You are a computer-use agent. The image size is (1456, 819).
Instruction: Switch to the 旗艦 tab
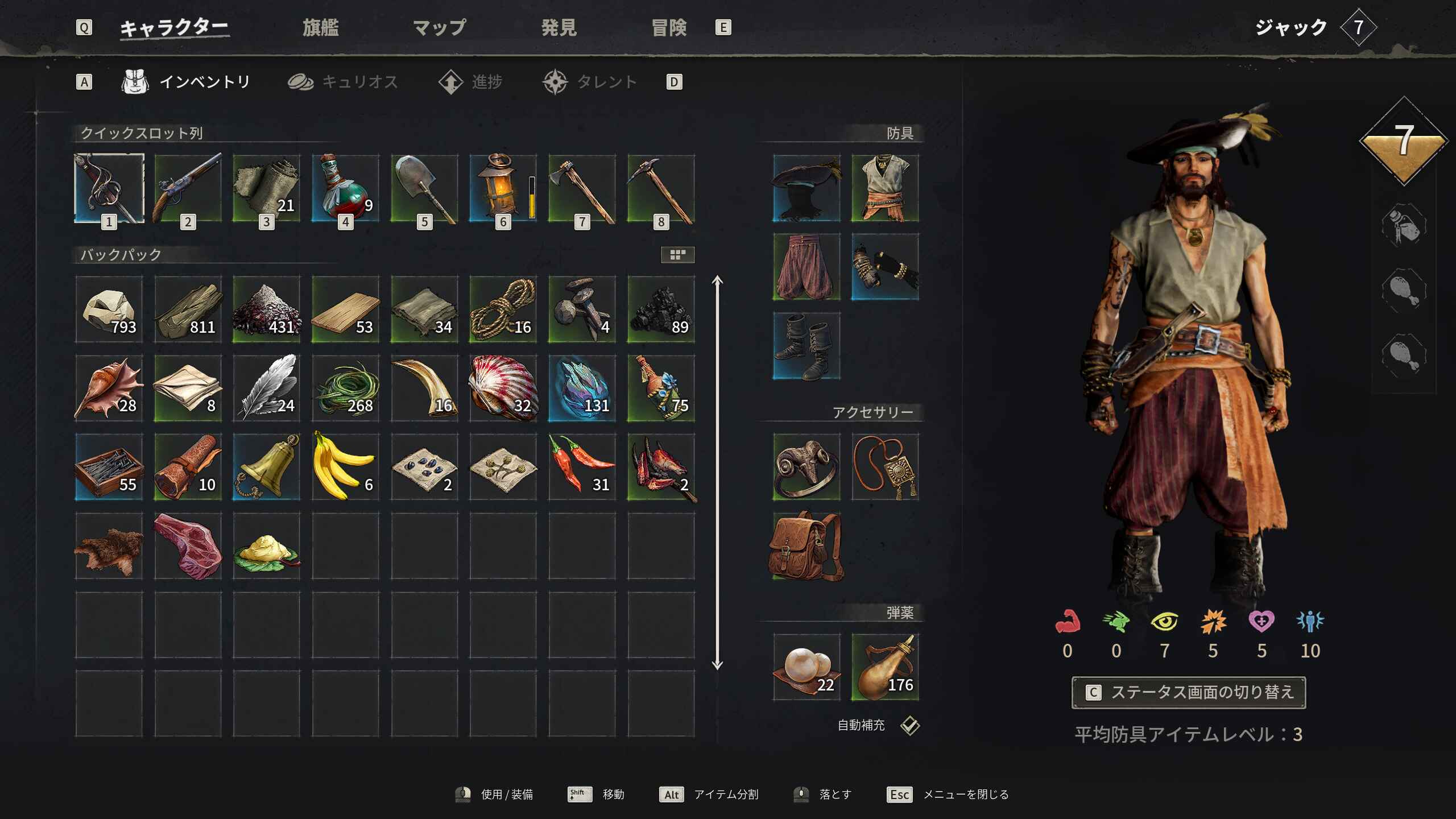(x=320, y=27)
